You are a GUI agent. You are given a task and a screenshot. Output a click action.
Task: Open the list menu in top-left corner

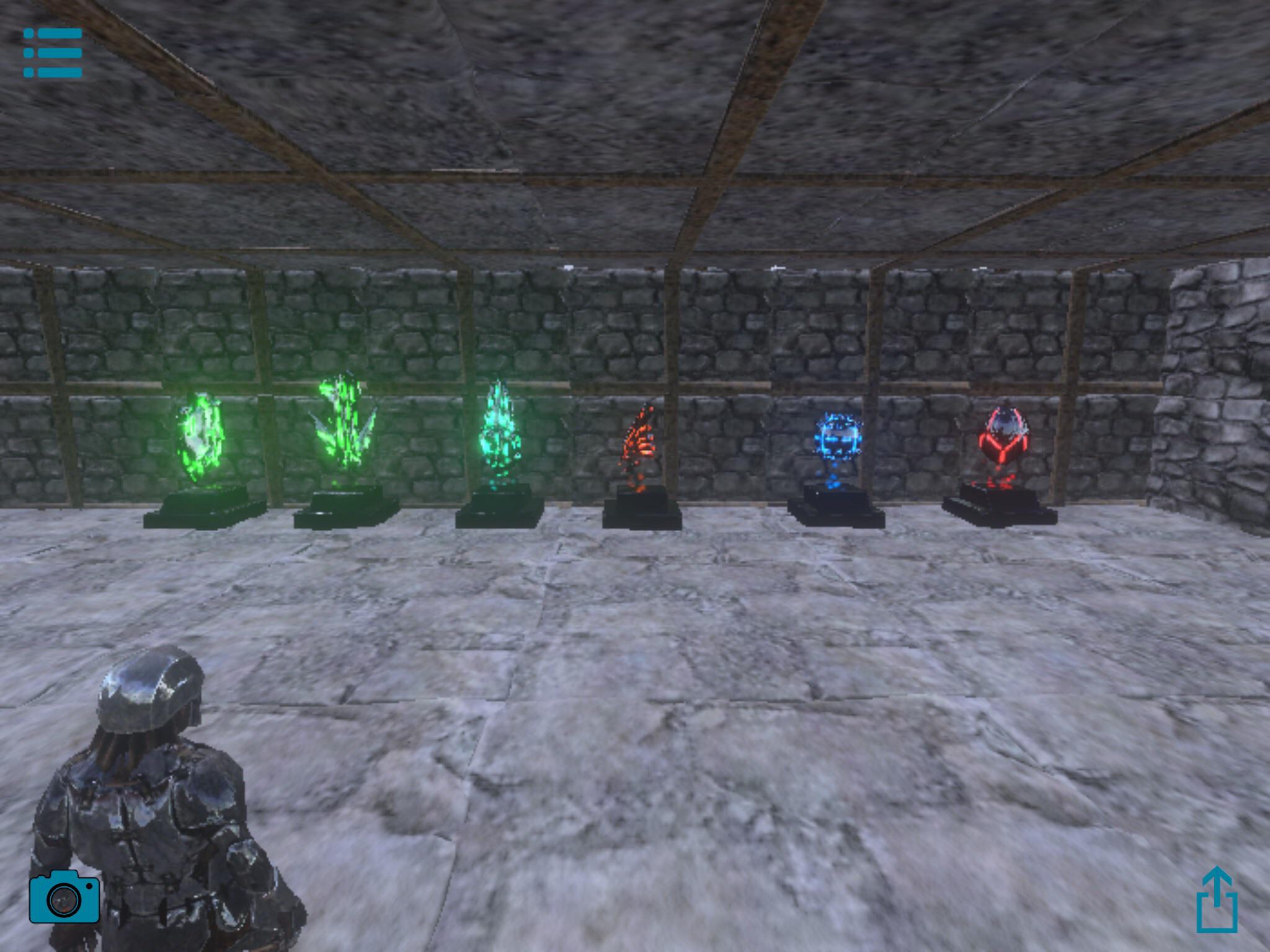[53, 51]
